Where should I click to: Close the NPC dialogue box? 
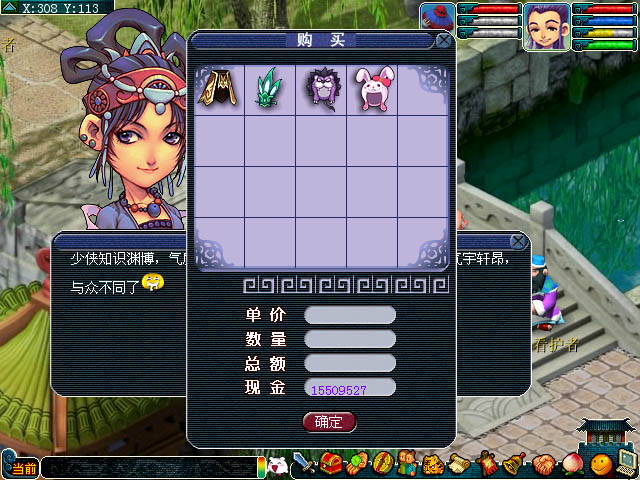tap(518, 242)
